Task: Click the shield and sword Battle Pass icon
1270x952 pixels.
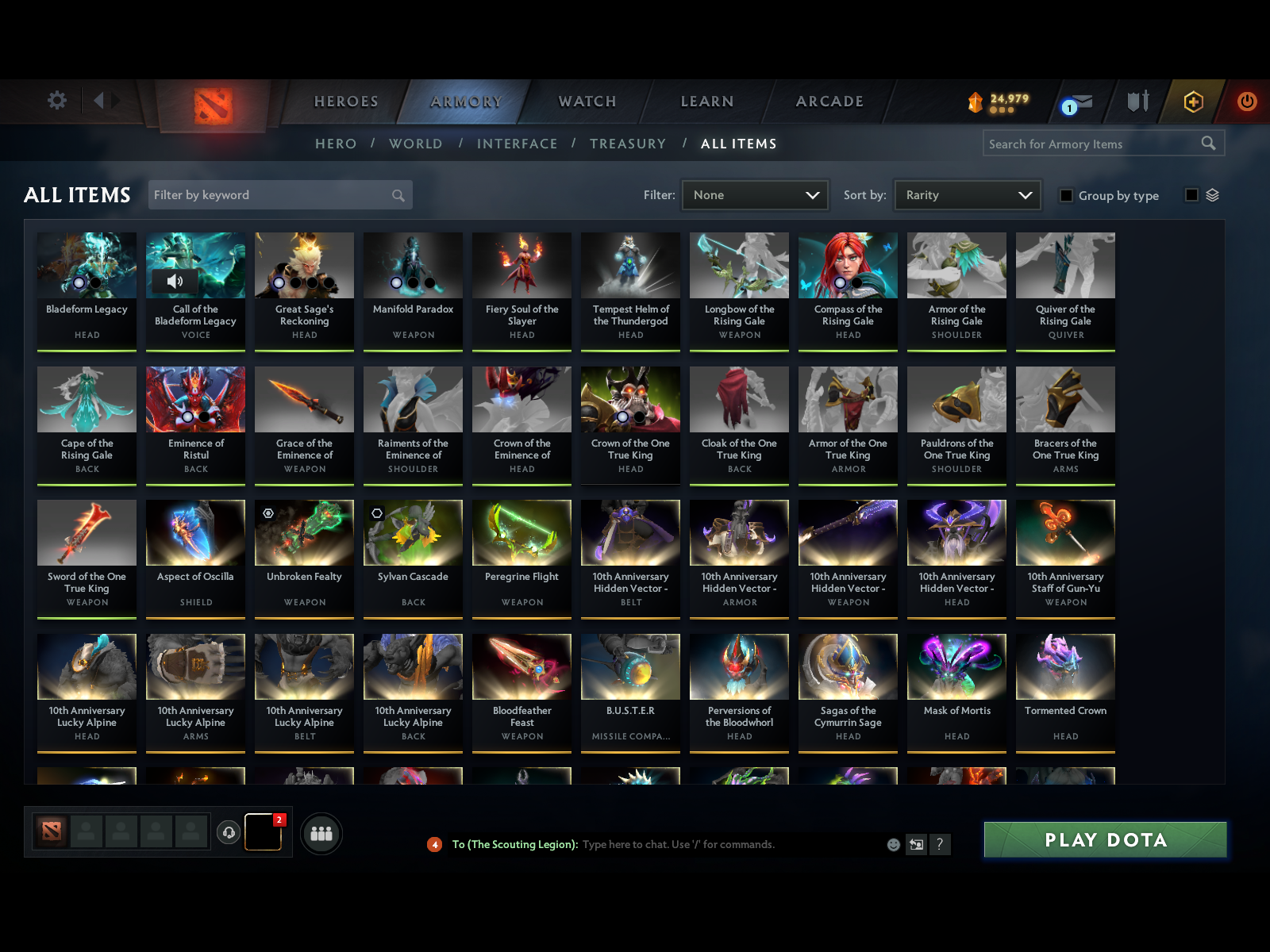Action: [x=1137, y=102]
